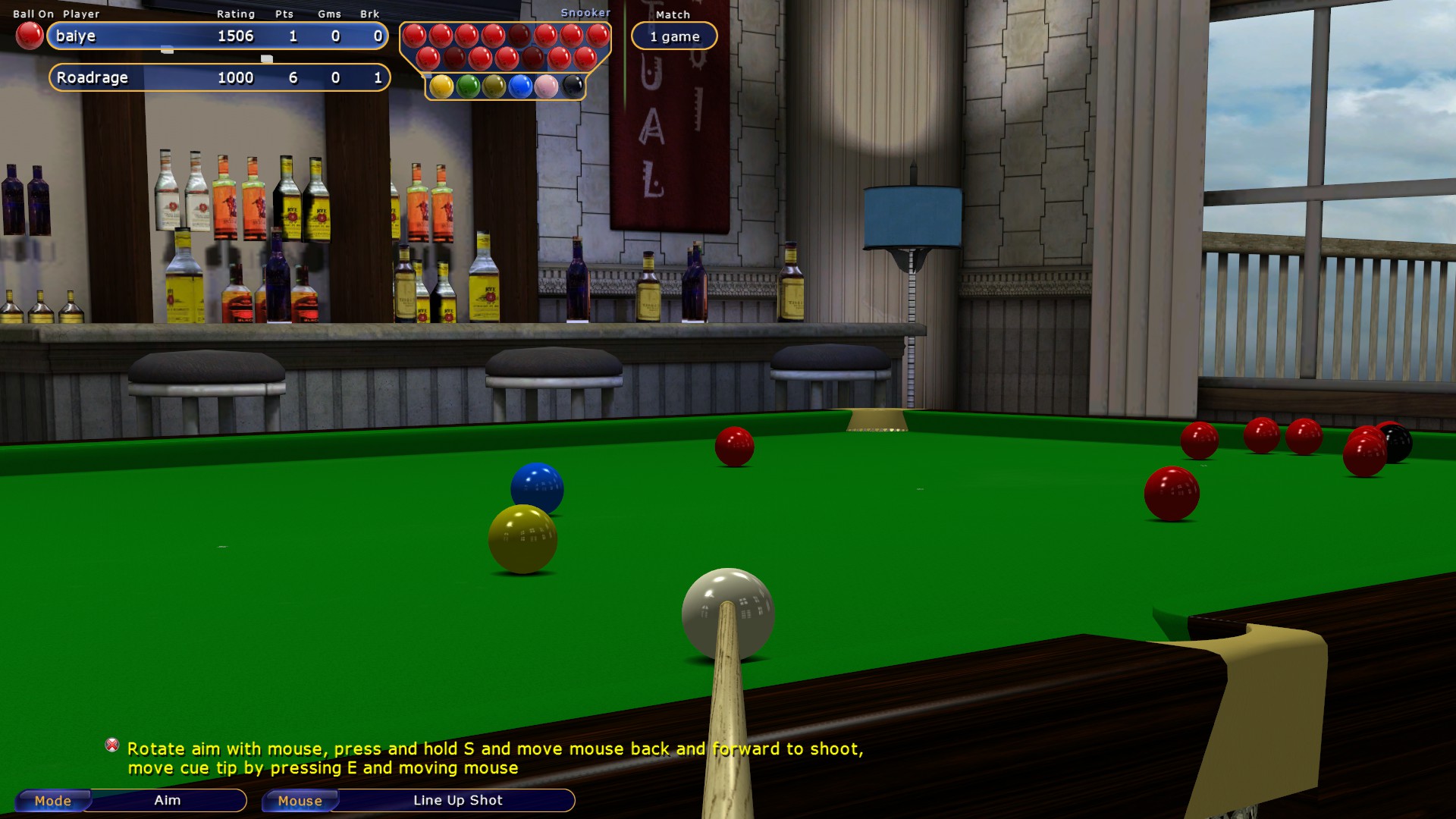Open the 1 game match selector
This screenshot has height=819, width=1456.
[673, 36]
